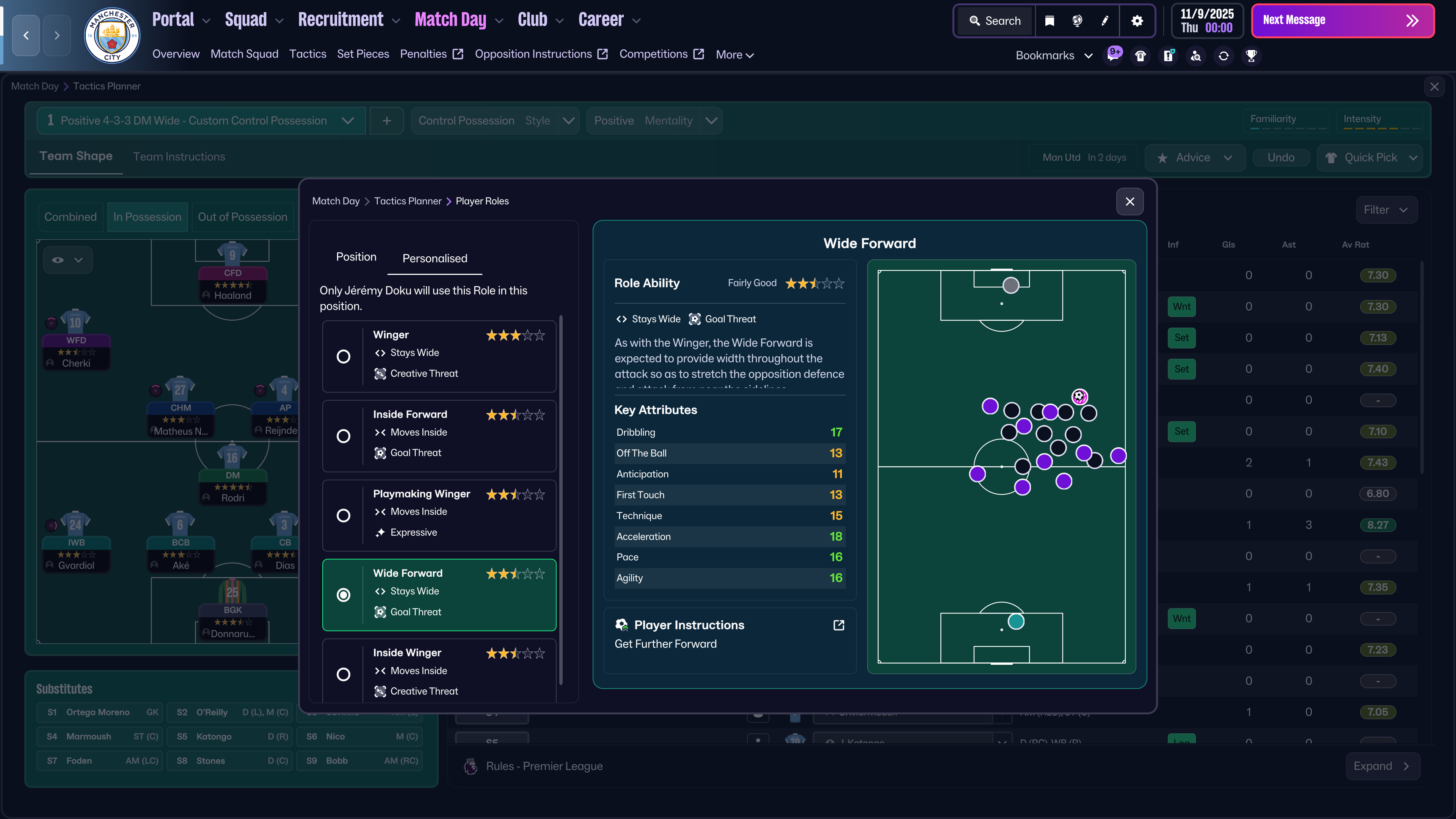Click the Next Message button

point(1342,21)
